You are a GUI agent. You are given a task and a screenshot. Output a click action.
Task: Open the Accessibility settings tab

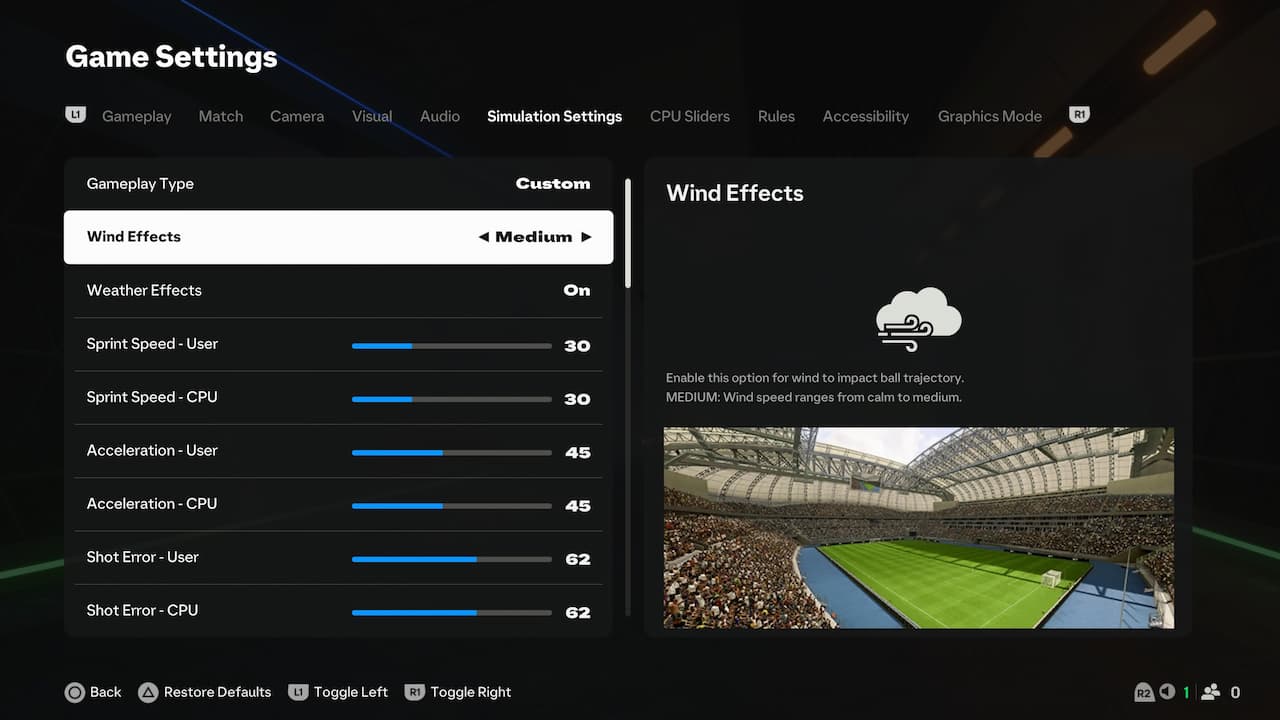click(866, 116)
